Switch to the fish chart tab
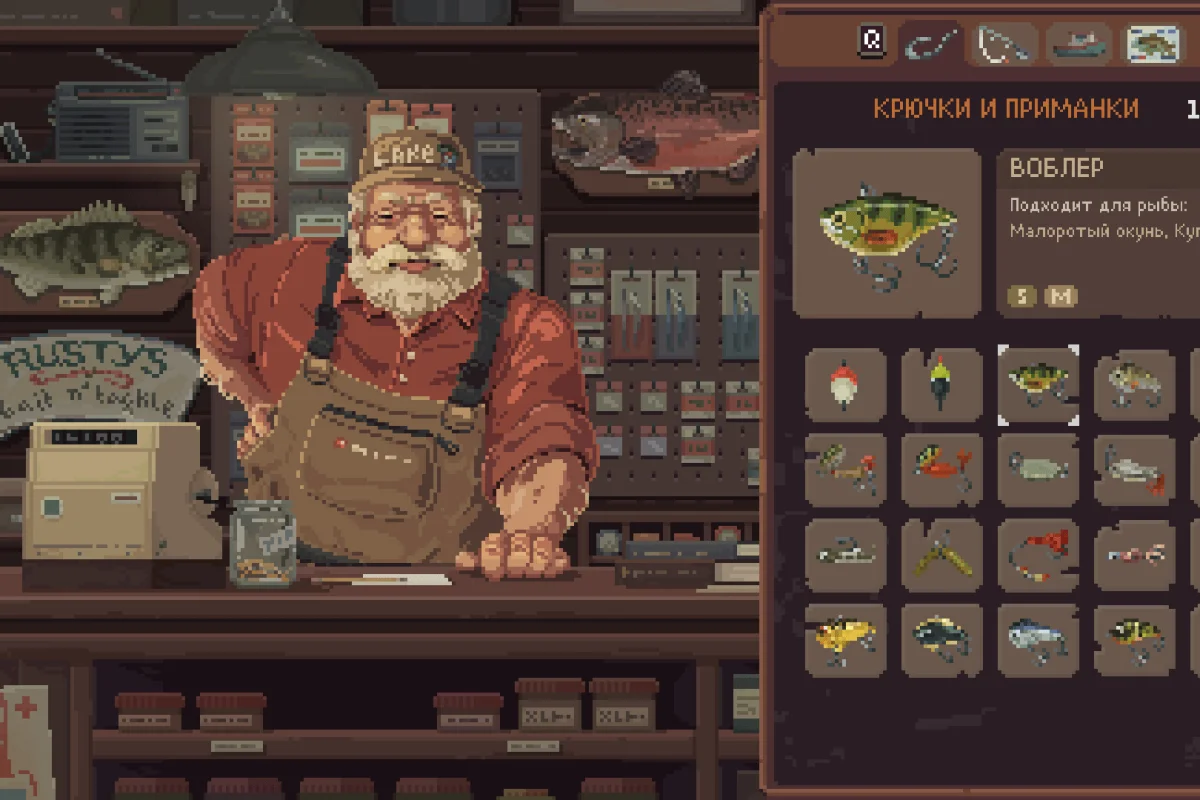The width and height of the screenshot is (1200, 800). (1153, 44)
